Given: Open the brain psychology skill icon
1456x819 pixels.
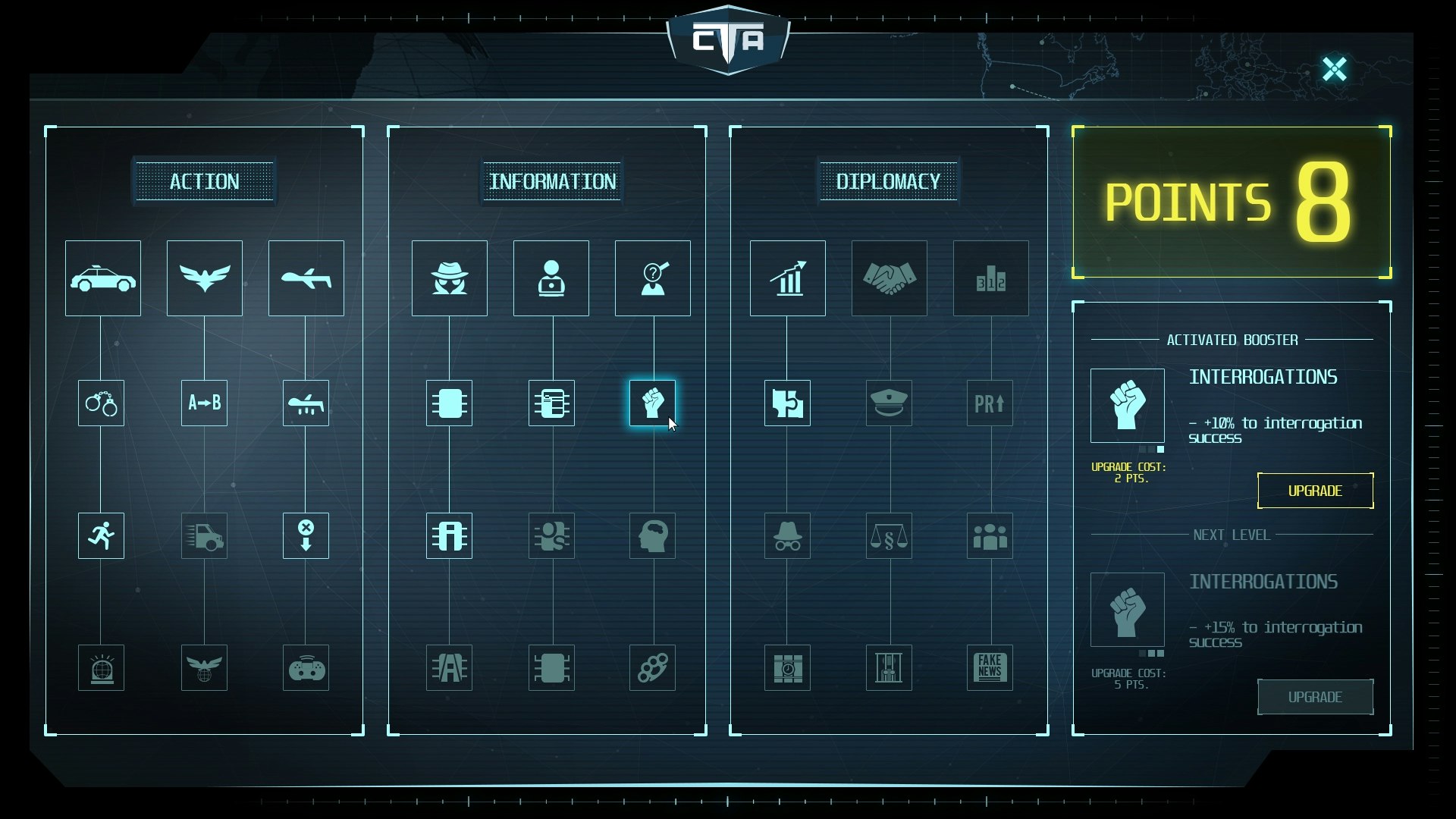Looking at the screenshot, I should [x=652, y=535].
